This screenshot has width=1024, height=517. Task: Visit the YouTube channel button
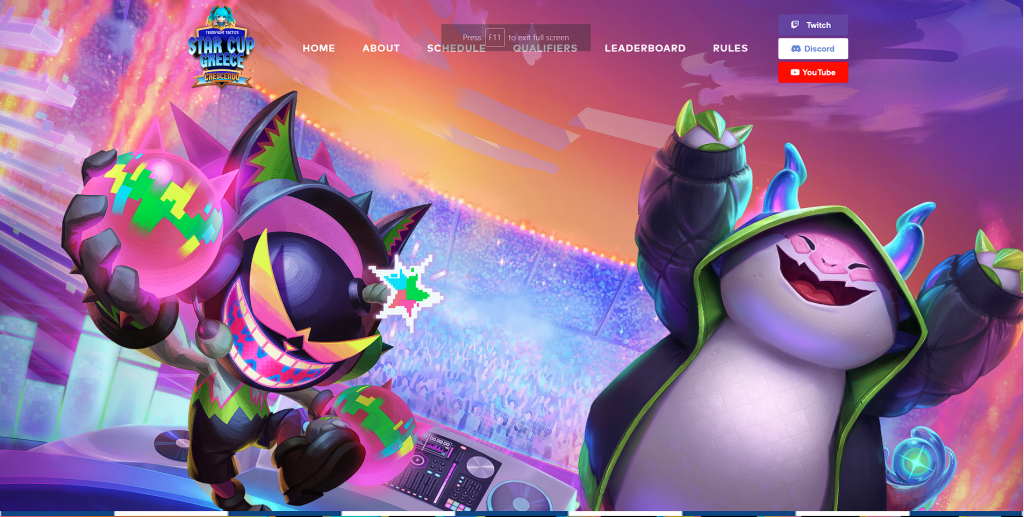(x=812, y=72)
